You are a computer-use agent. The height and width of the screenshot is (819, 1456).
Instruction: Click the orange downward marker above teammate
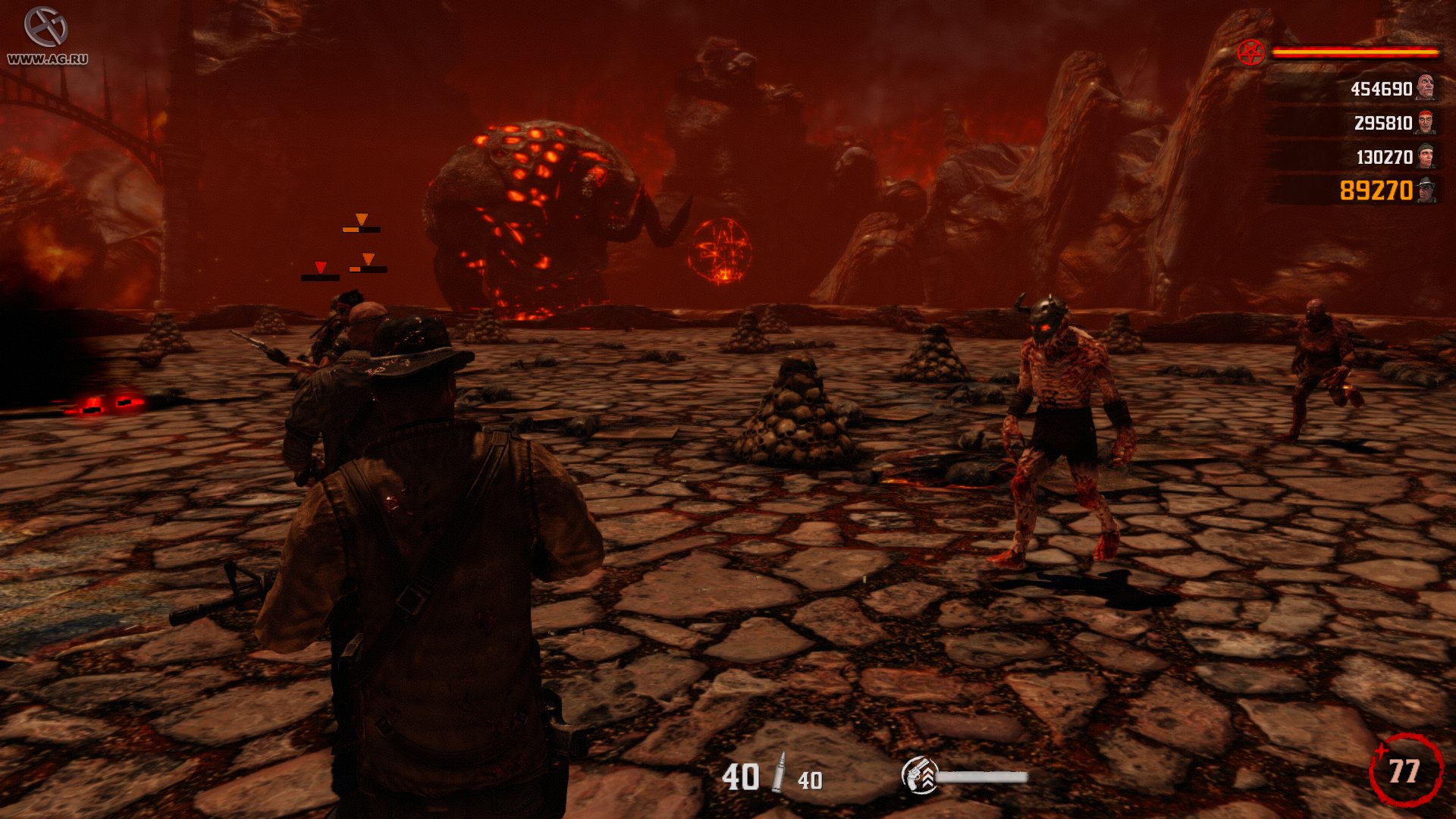[362, 220]
